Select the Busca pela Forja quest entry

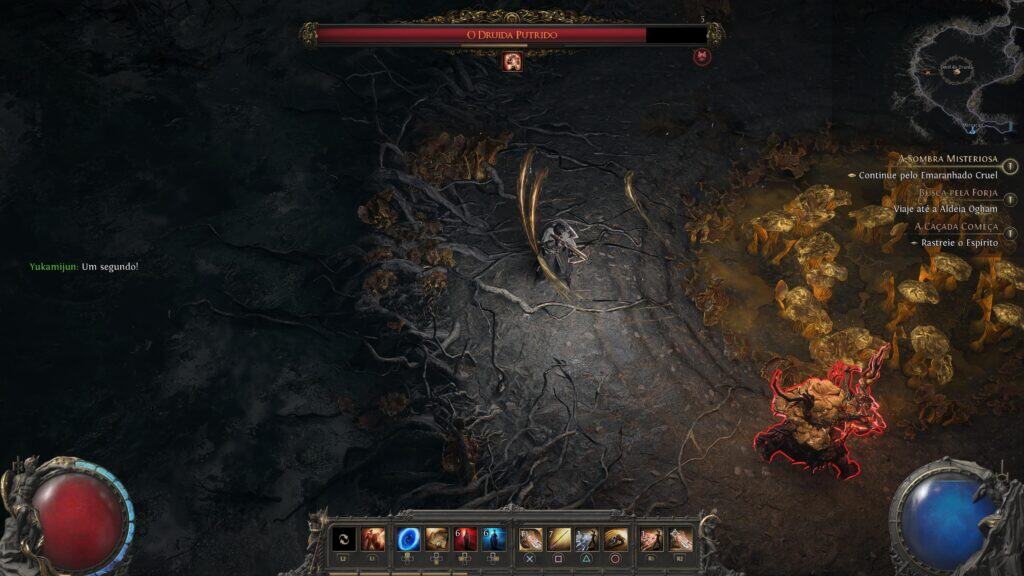point(957,192)
